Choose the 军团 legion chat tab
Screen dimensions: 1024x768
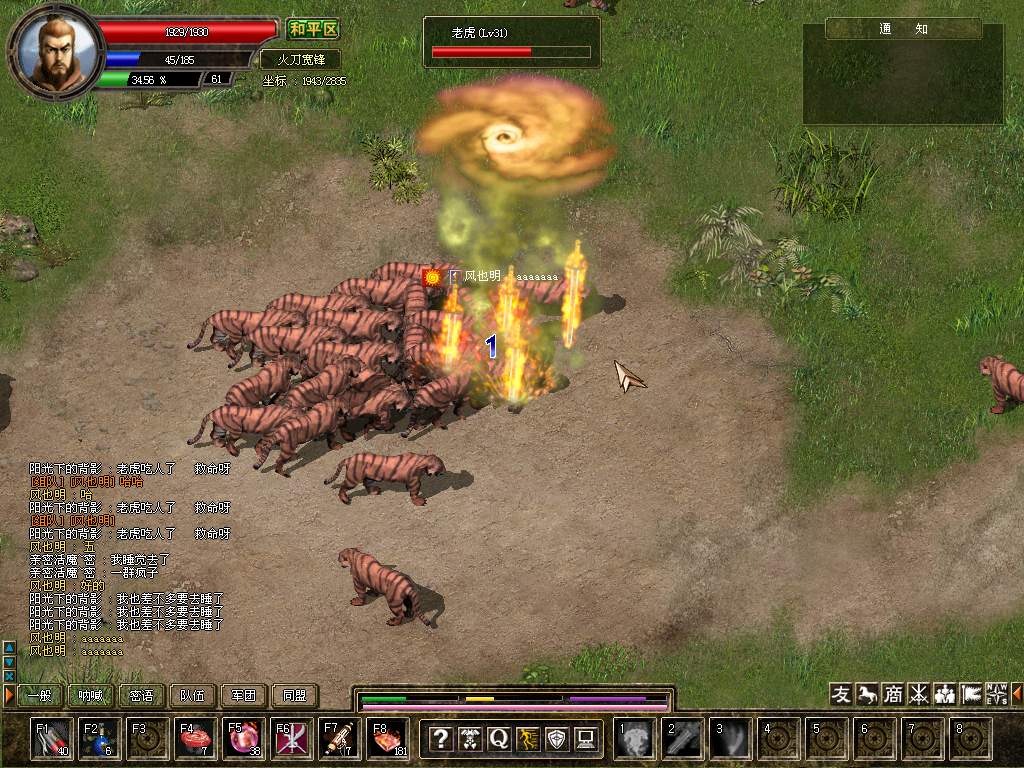point(244,695)
